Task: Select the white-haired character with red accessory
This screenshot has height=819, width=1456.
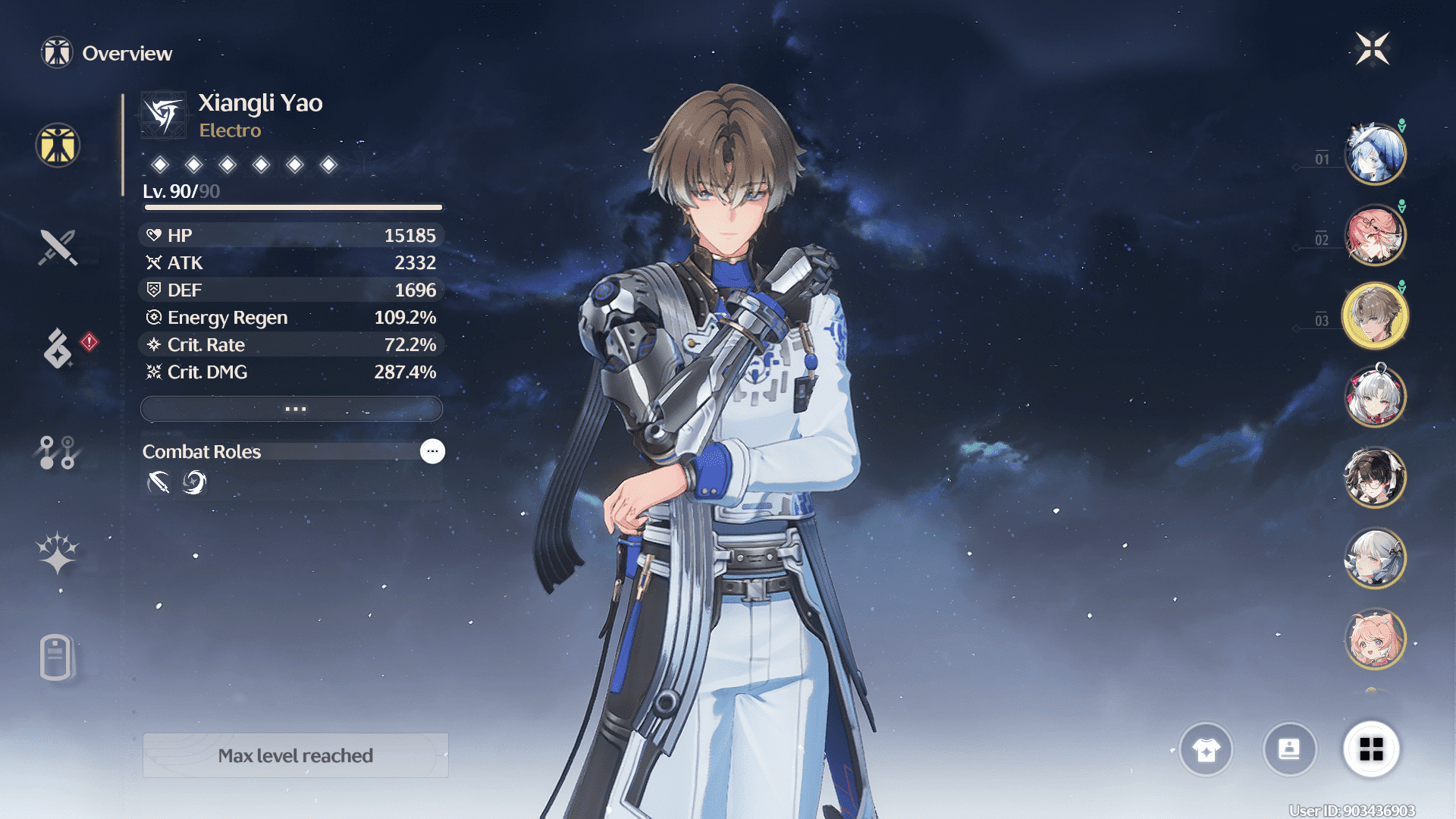Action: (1375, 397)
